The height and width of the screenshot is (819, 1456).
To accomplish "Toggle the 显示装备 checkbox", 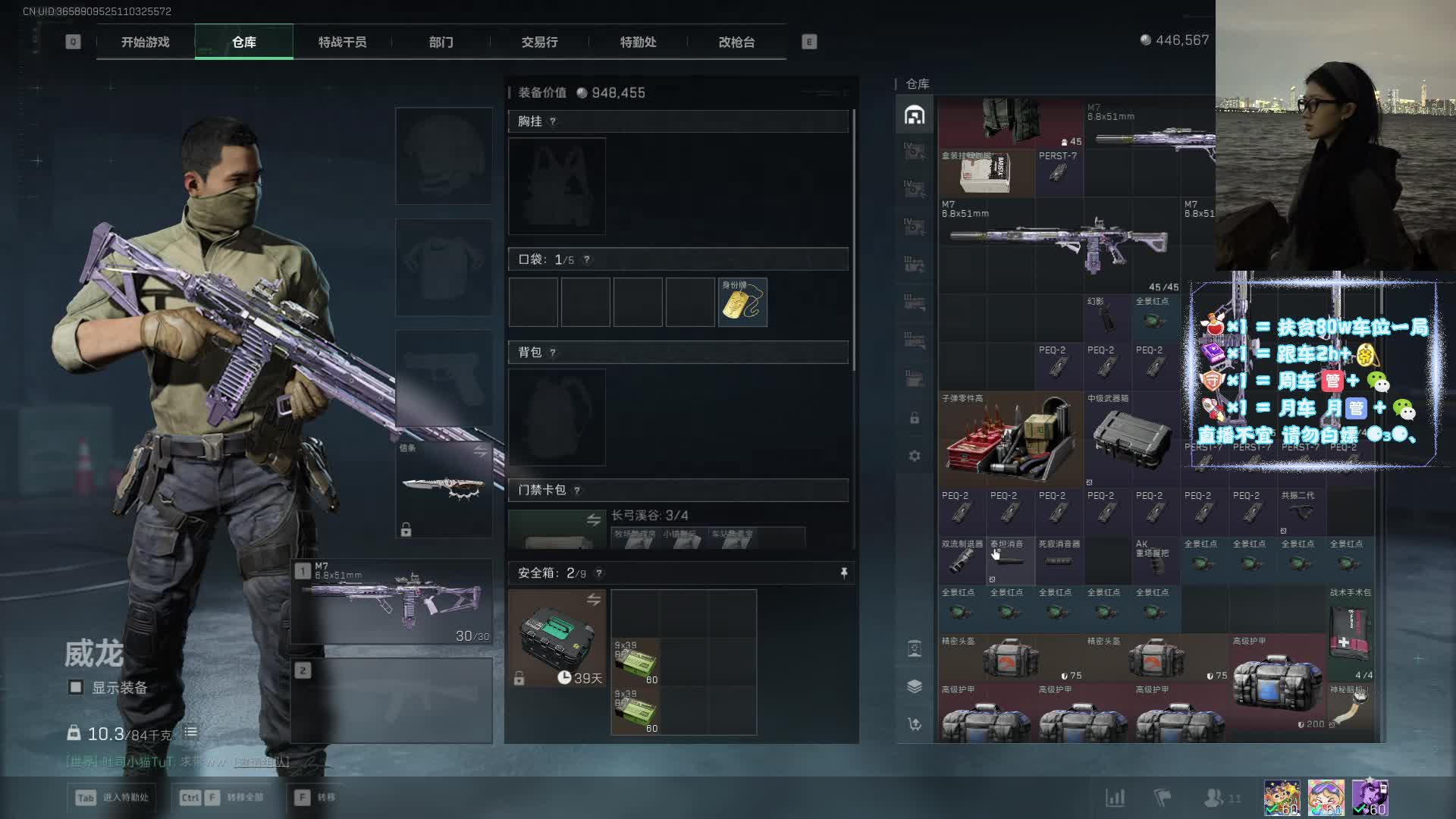I will 76,688.
